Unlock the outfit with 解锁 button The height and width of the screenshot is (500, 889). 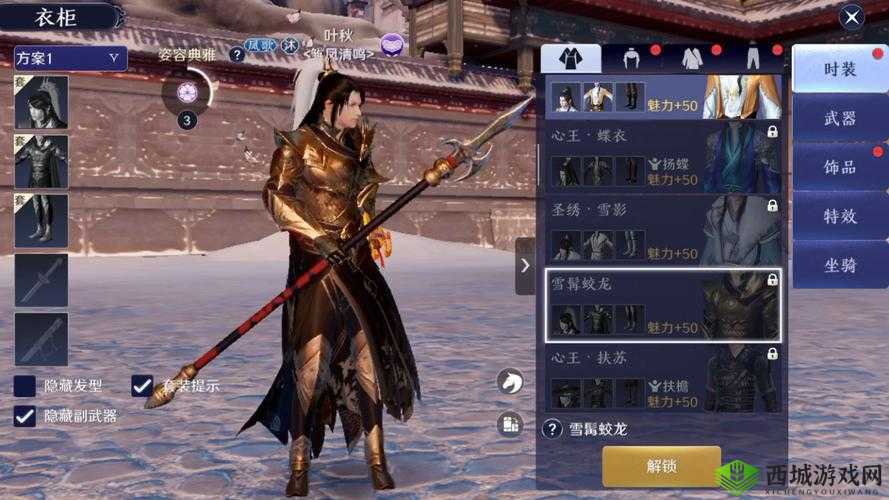coord(661,466)
